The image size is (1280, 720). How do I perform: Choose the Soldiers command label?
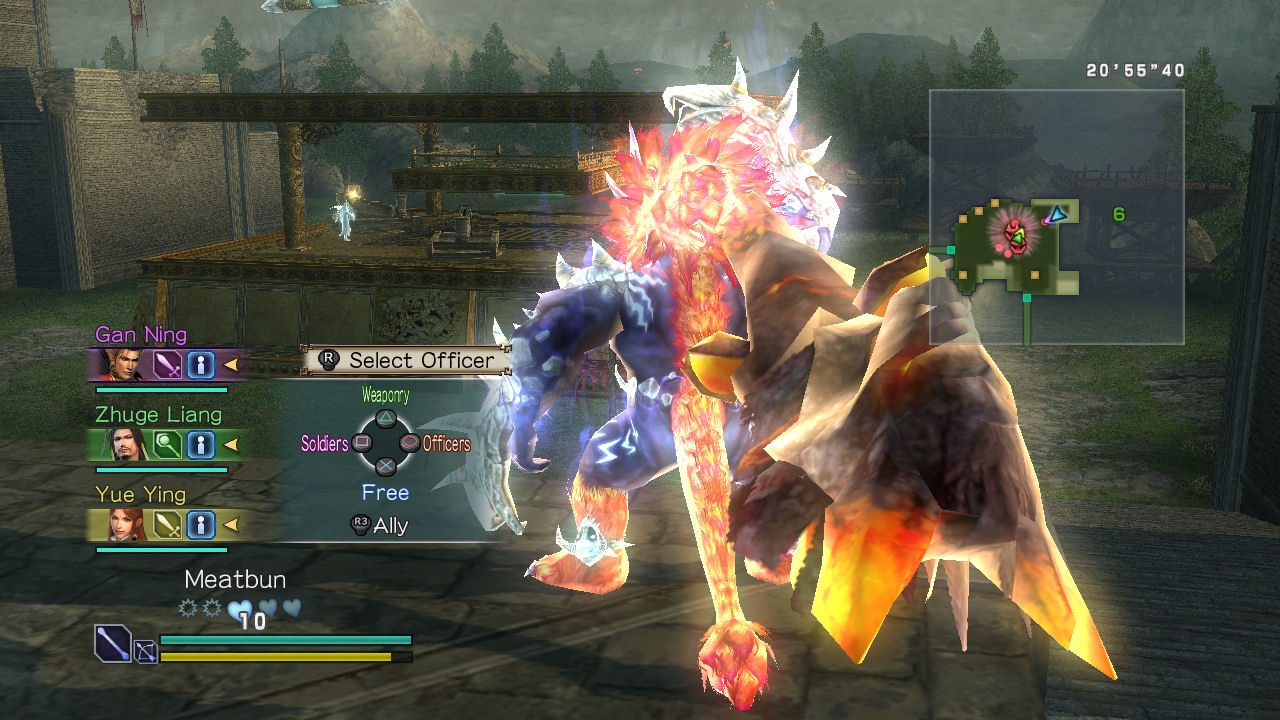tap(325, 443)
